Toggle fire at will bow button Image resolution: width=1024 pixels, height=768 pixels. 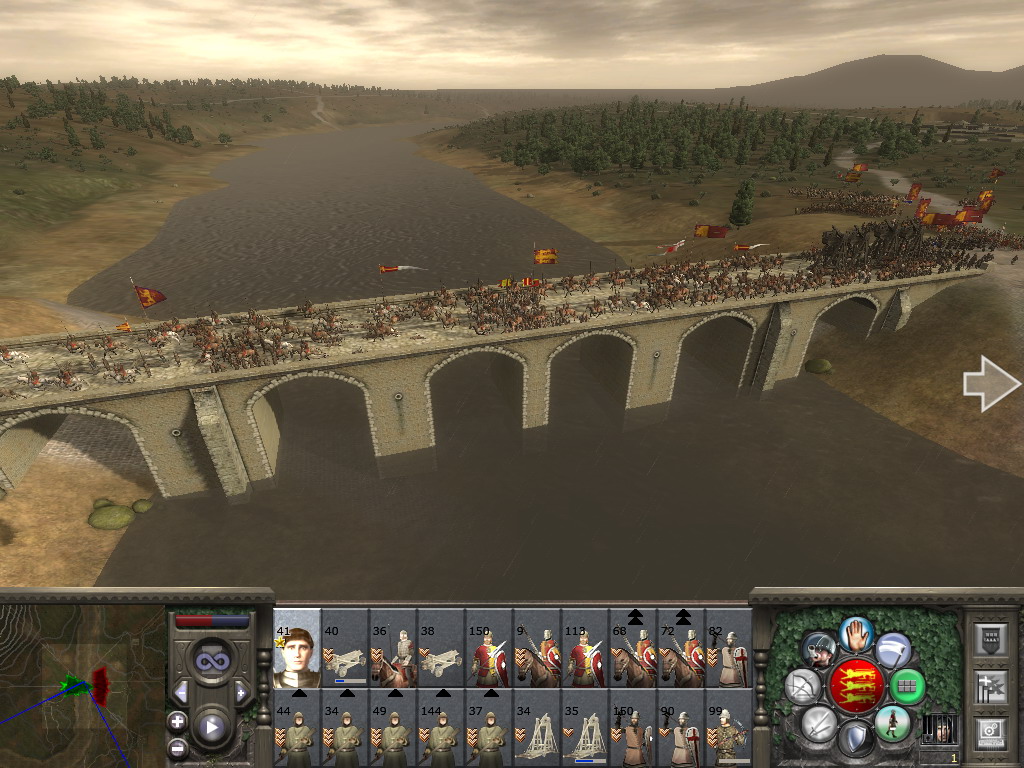(803, 687)
